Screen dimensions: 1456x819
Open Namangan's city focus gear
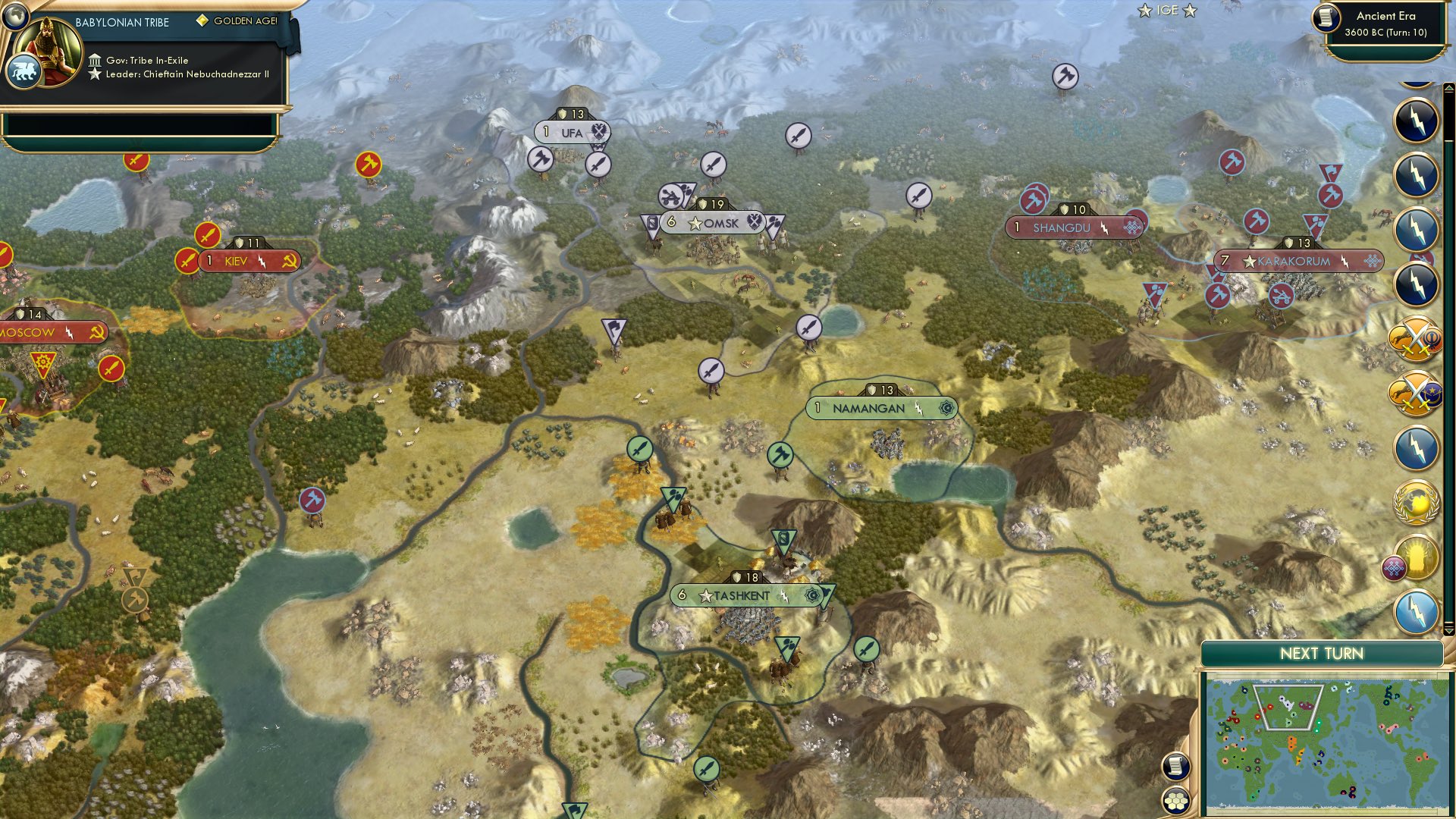945,408
